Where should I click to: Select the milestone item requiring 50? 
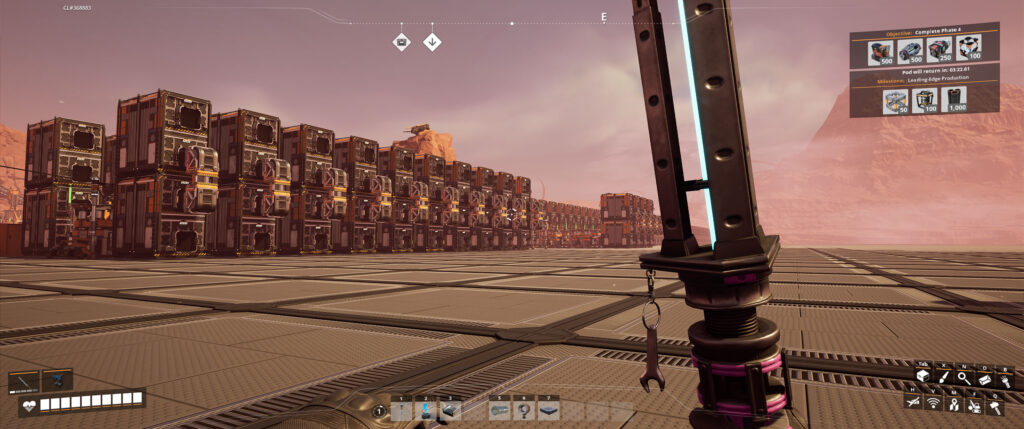pos(894,100)
